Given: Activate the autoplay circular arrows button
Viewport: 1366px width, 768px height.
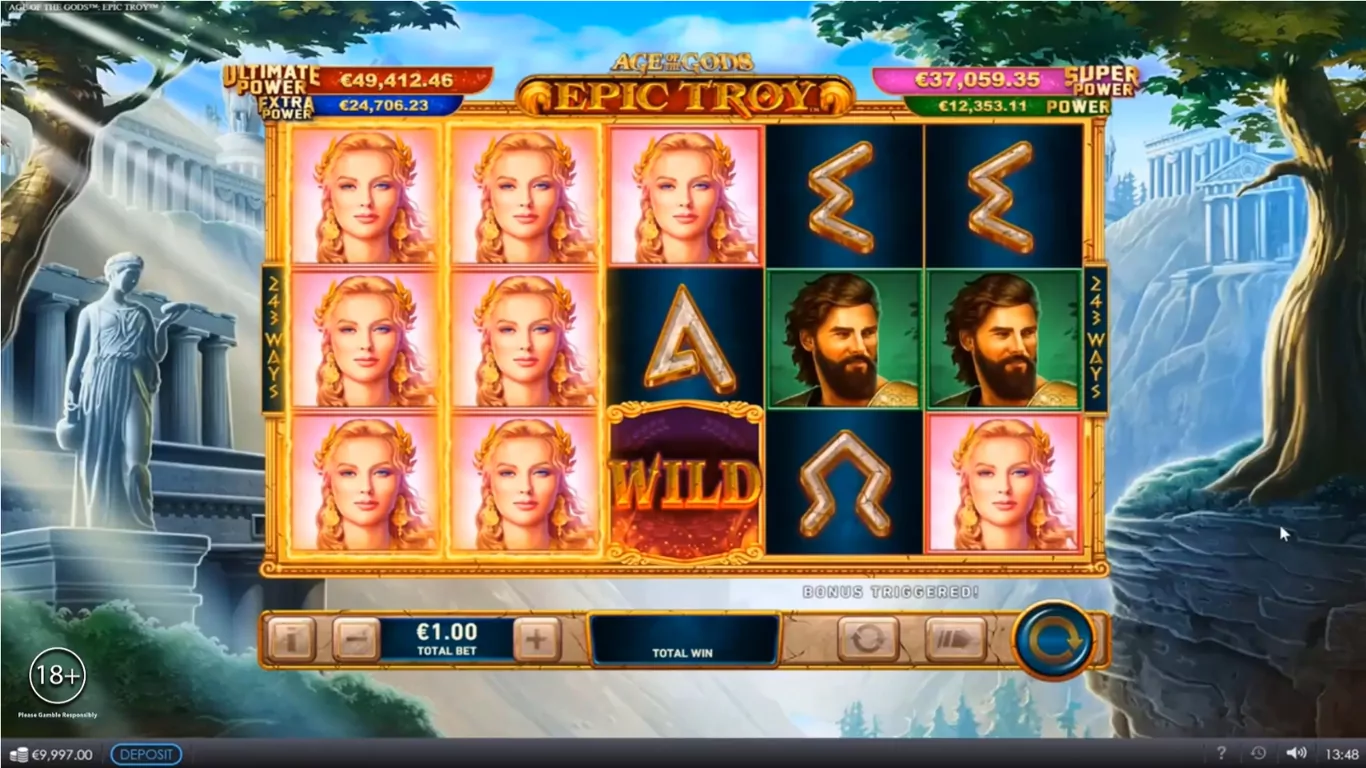Looking at the screenshot, I should click(x=867, y=639).
